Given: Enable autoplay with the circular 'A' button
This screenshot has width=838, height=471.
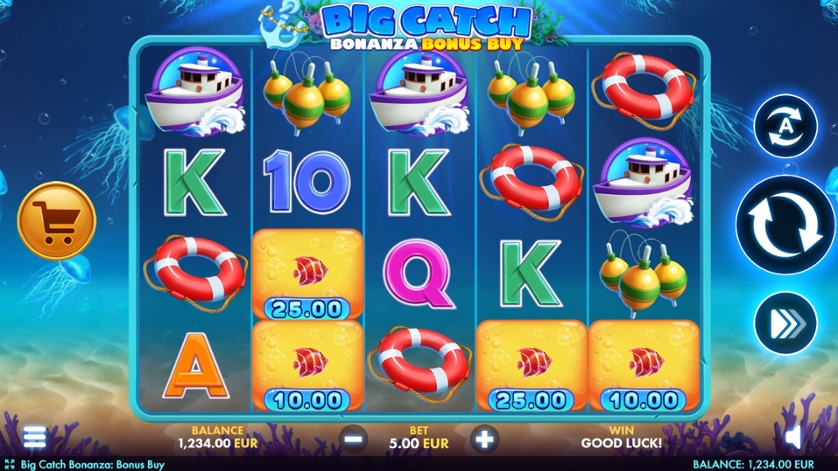Looking at the screenshot, I should click(x=785, y=126).
